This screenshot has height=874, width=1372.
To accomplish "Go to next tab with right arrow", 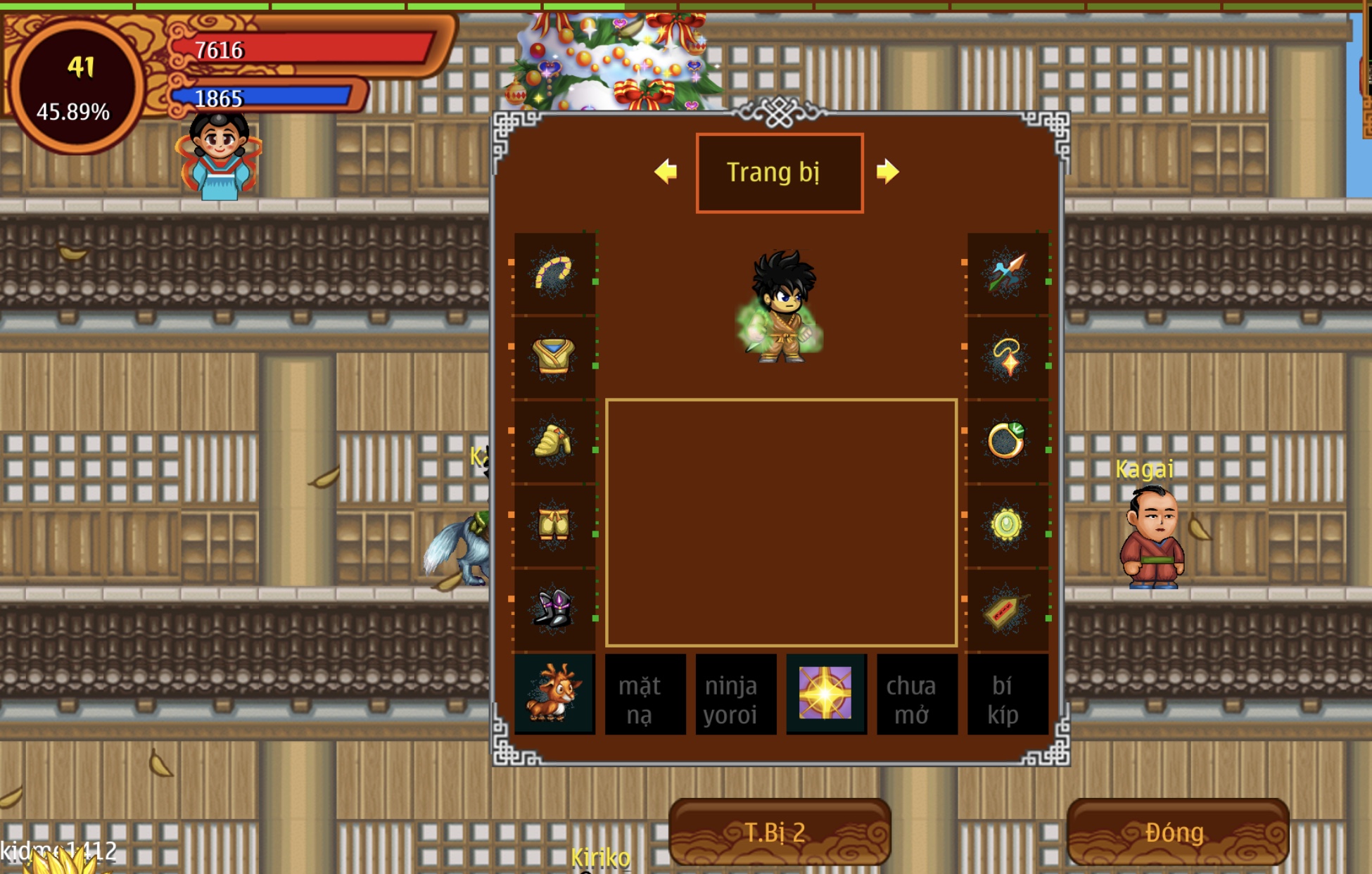I will pos(887,172).
